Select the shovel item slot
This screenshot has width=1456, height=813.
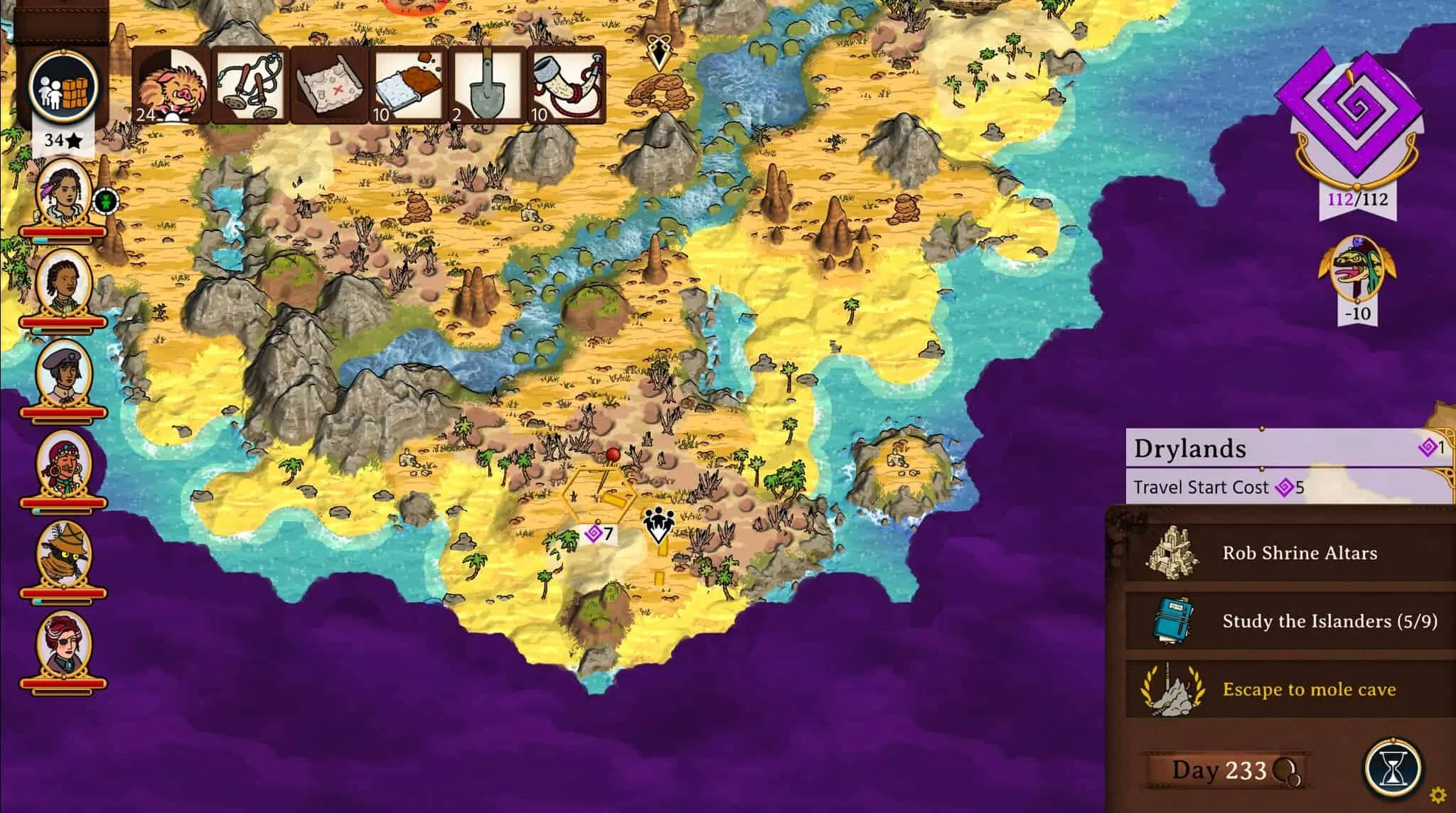487,85
